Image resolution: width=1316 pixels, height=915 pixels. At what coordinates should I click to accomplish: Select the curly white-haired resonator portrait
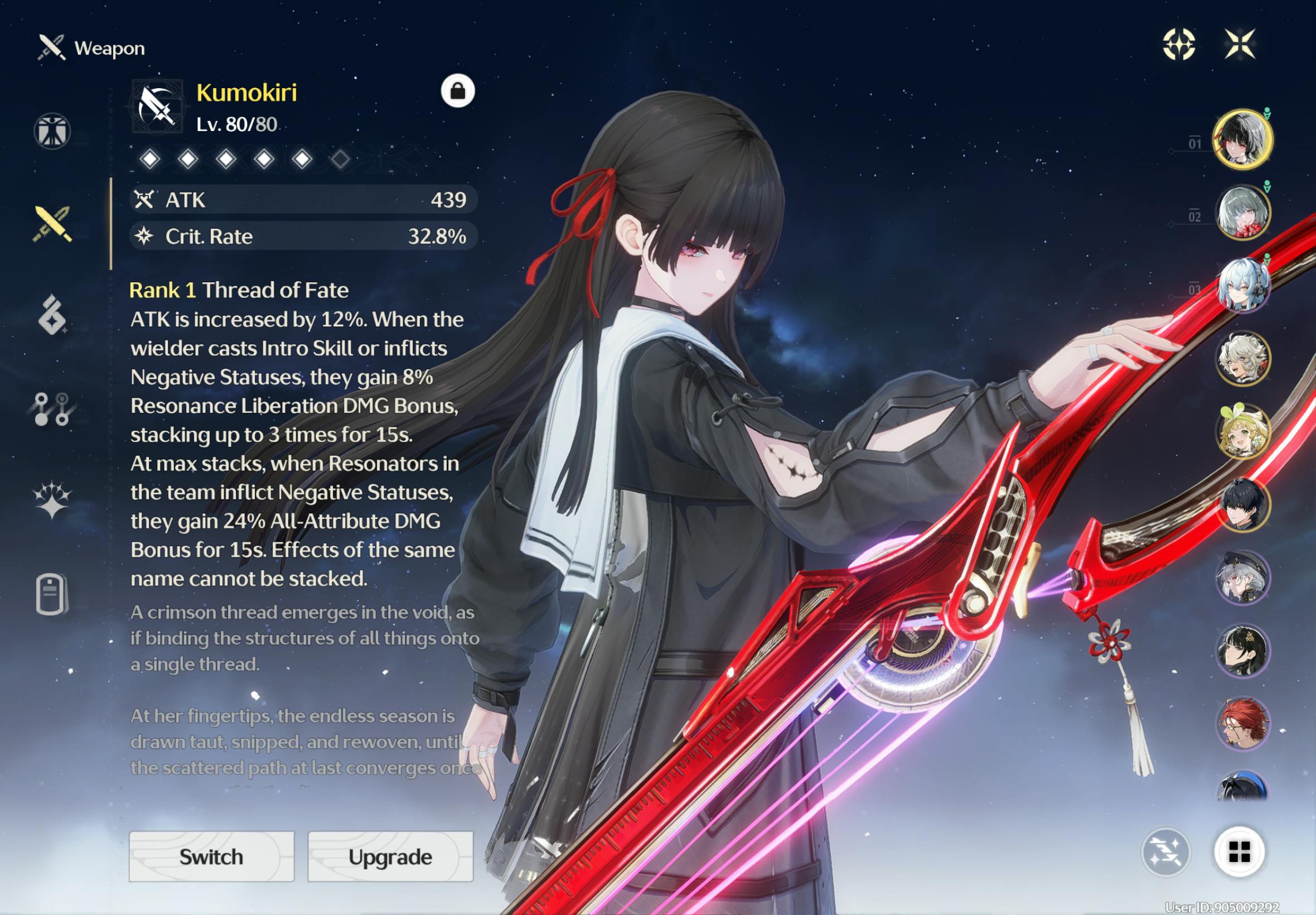[1242, 359]
